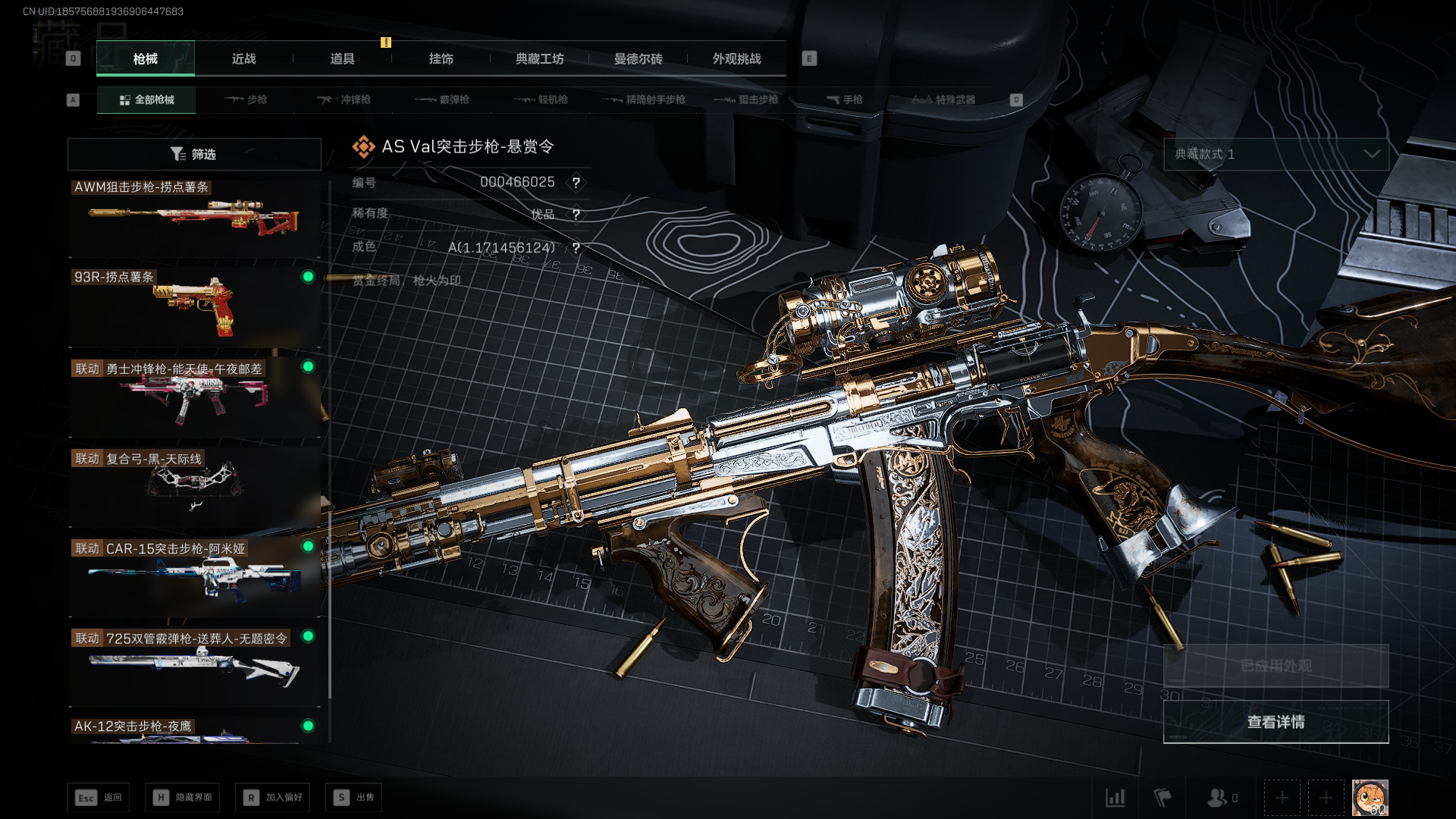Switch to the 近战 melee tab

coord(243,58)
